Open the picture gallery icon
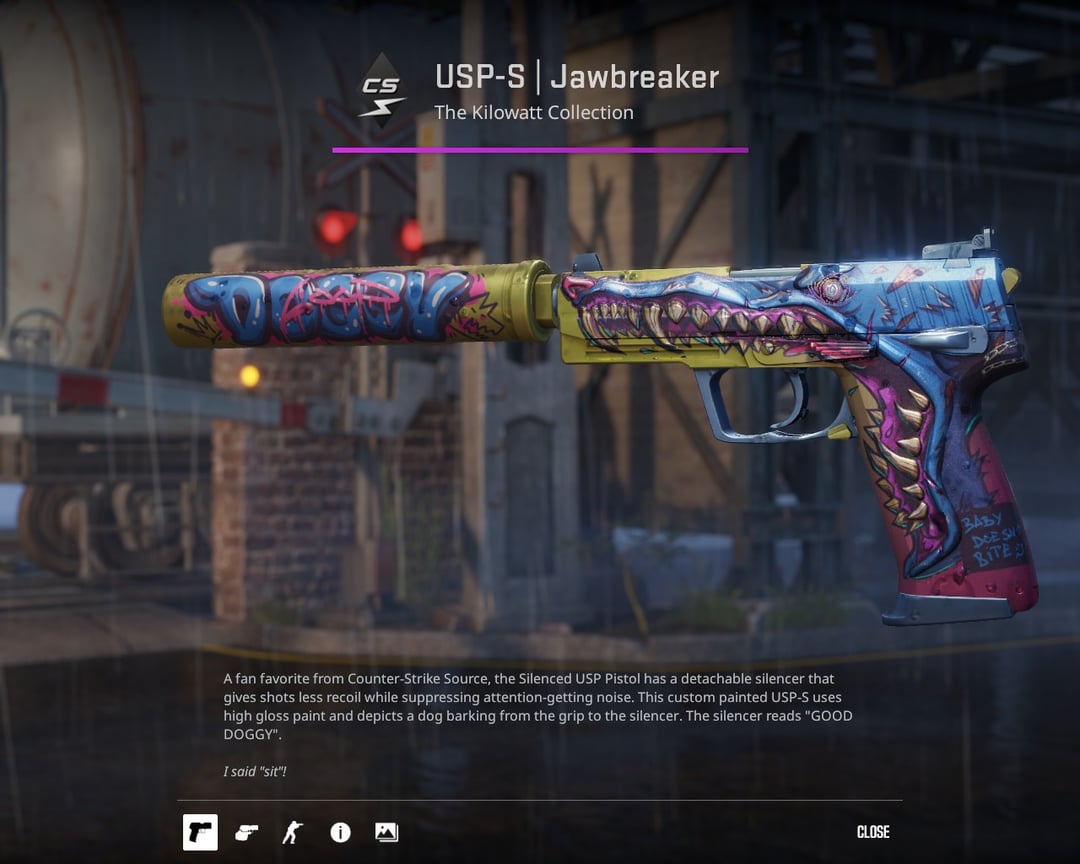 pyautogui.click(x=386, y=832)
